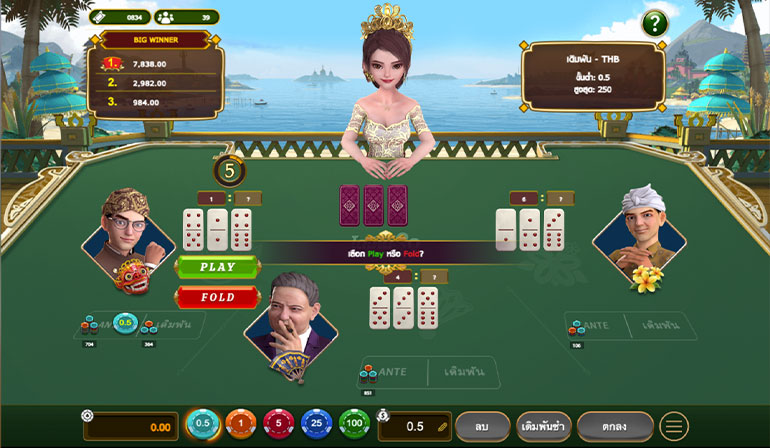
Task: Confirm with the ตกลง button
Action: [x=614, y=426]
